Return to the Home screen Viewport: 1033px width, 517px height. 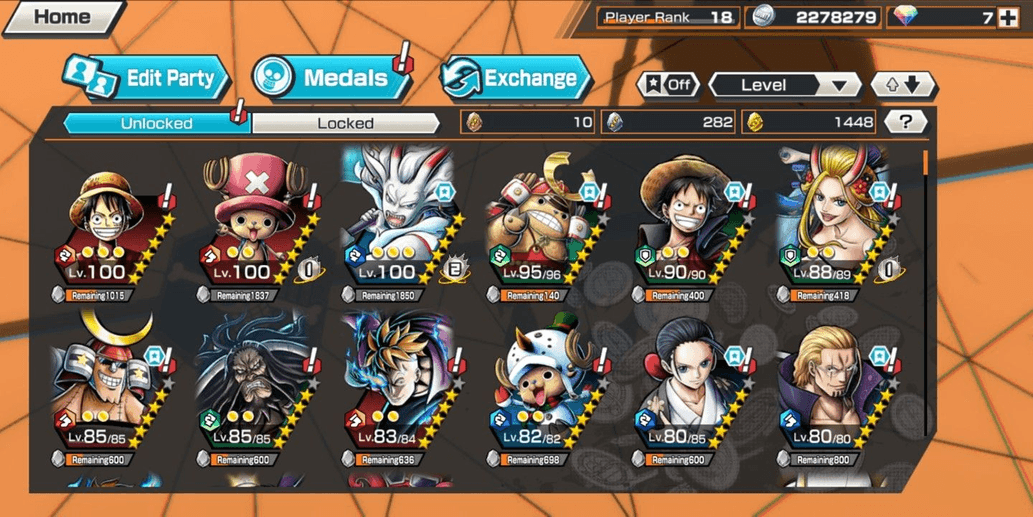(x=60, y=17)
